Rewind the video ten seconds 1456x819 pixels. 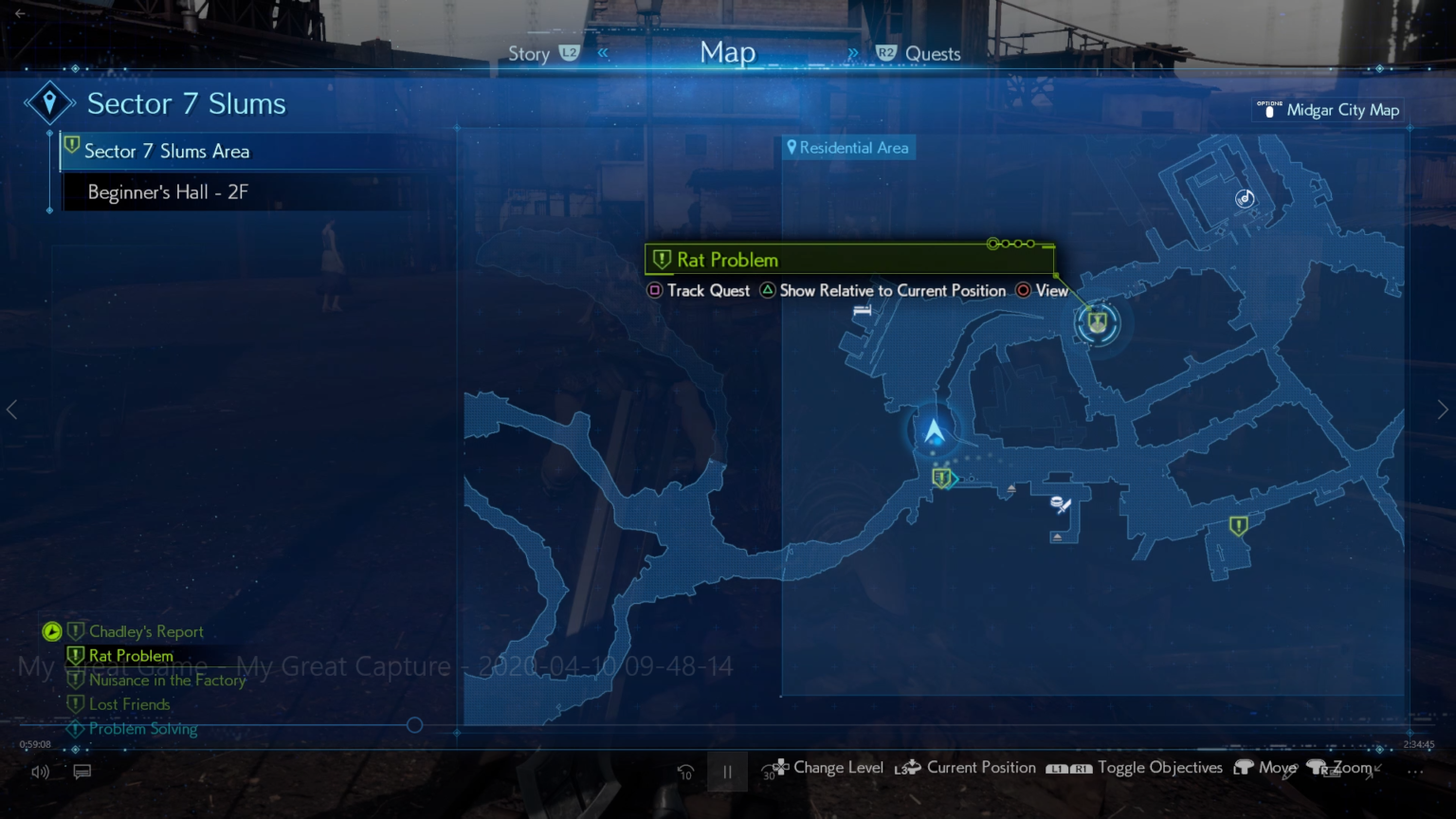[x=685, y=772]
